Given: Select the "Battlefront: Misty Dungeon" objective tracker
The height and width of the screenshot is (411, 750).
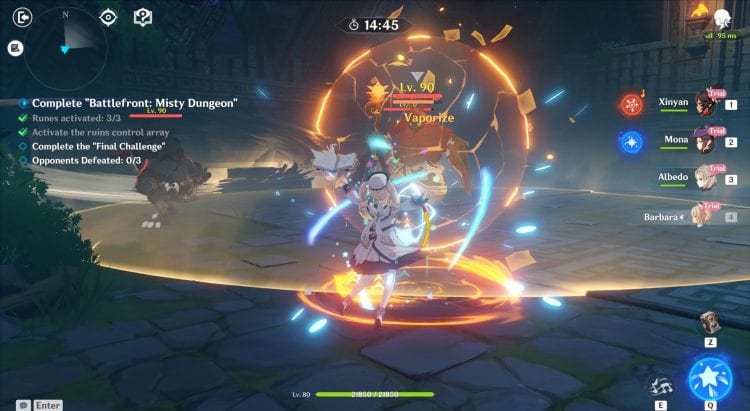Looking at the screenshot, I should tap(134, 102).
